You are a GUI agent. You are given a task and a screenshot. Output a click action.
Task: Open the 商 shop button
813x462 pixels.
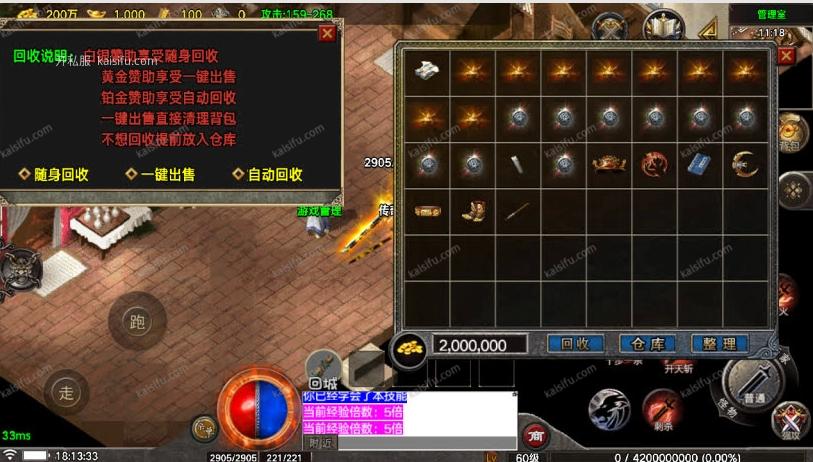point(536,436)
